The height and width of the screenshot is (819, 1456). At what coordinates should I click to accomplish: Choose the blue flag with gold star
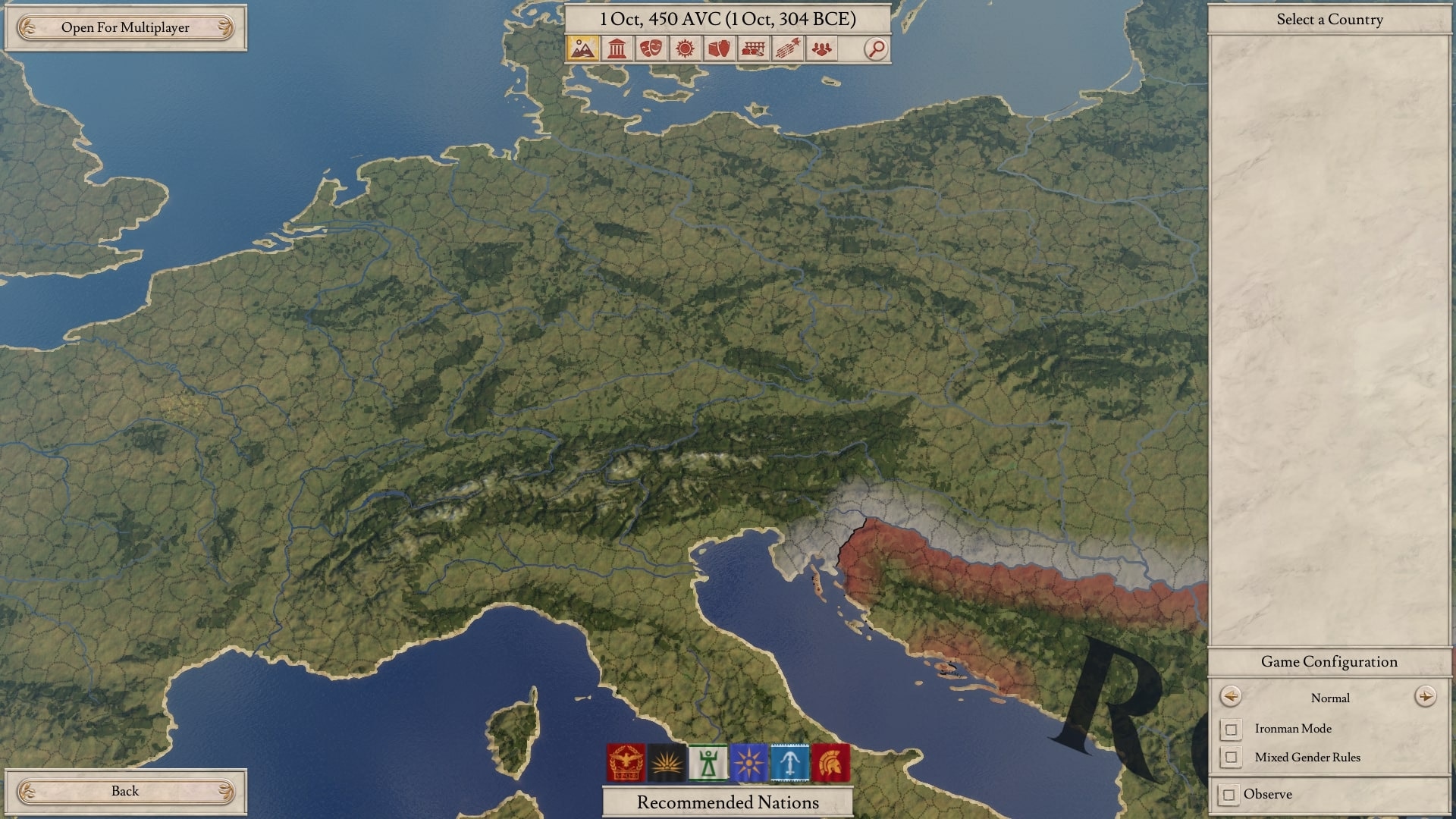tap(748, 763)
